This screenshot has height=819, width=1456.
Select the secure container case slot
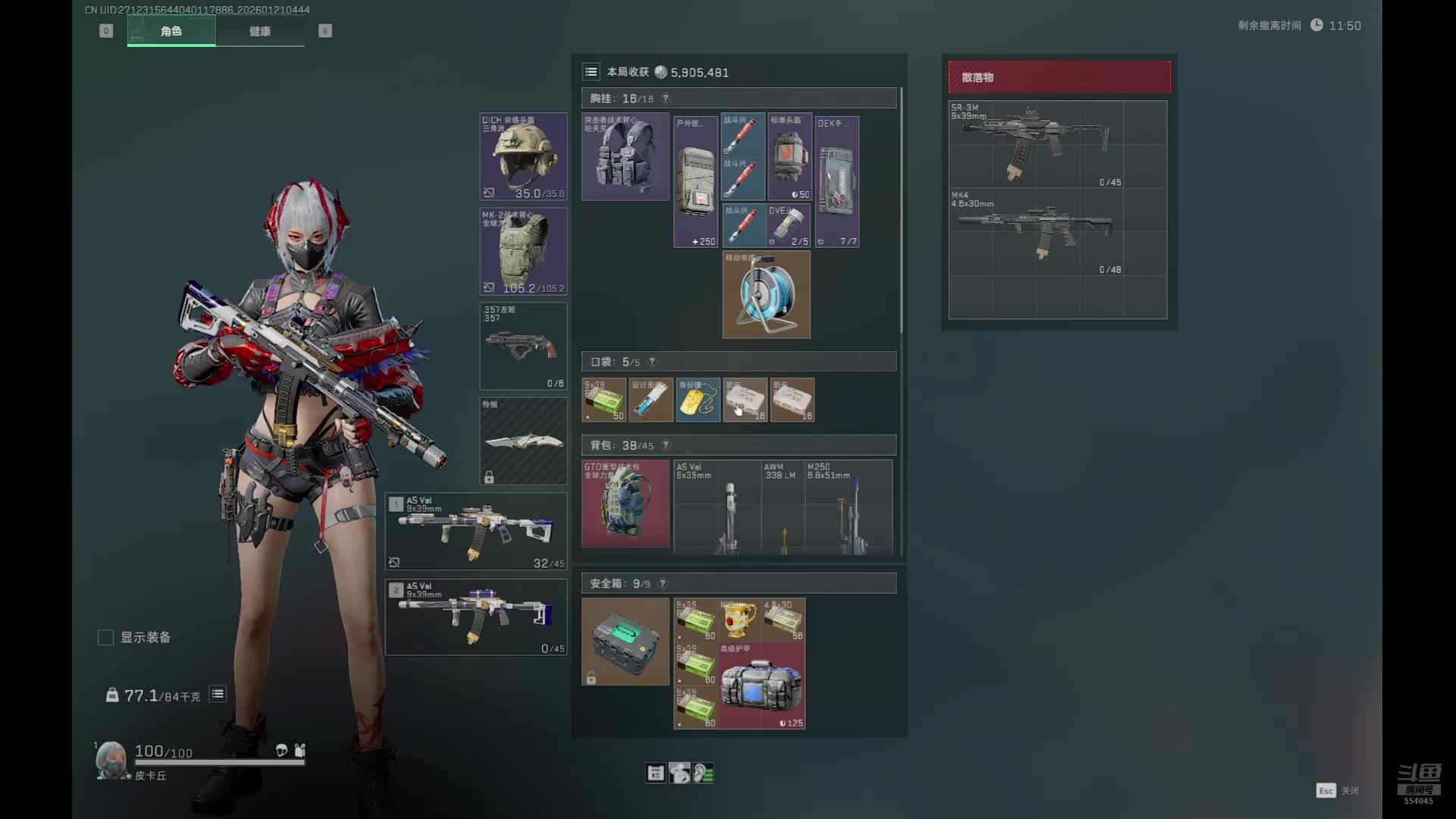tap(625, 642)
